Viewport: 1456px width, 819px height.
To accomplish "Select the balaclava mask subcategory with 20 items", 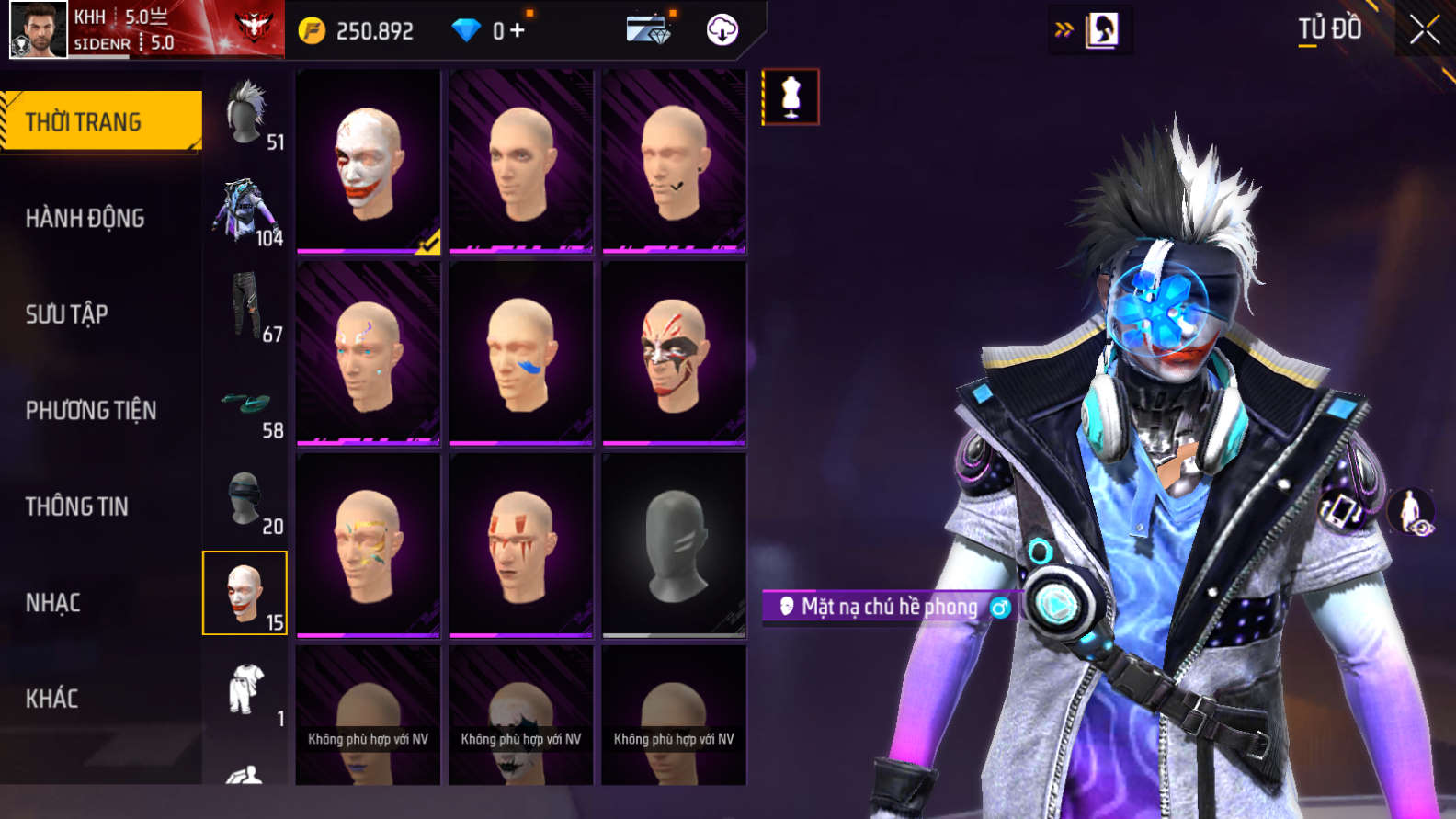I will (245, 499).
